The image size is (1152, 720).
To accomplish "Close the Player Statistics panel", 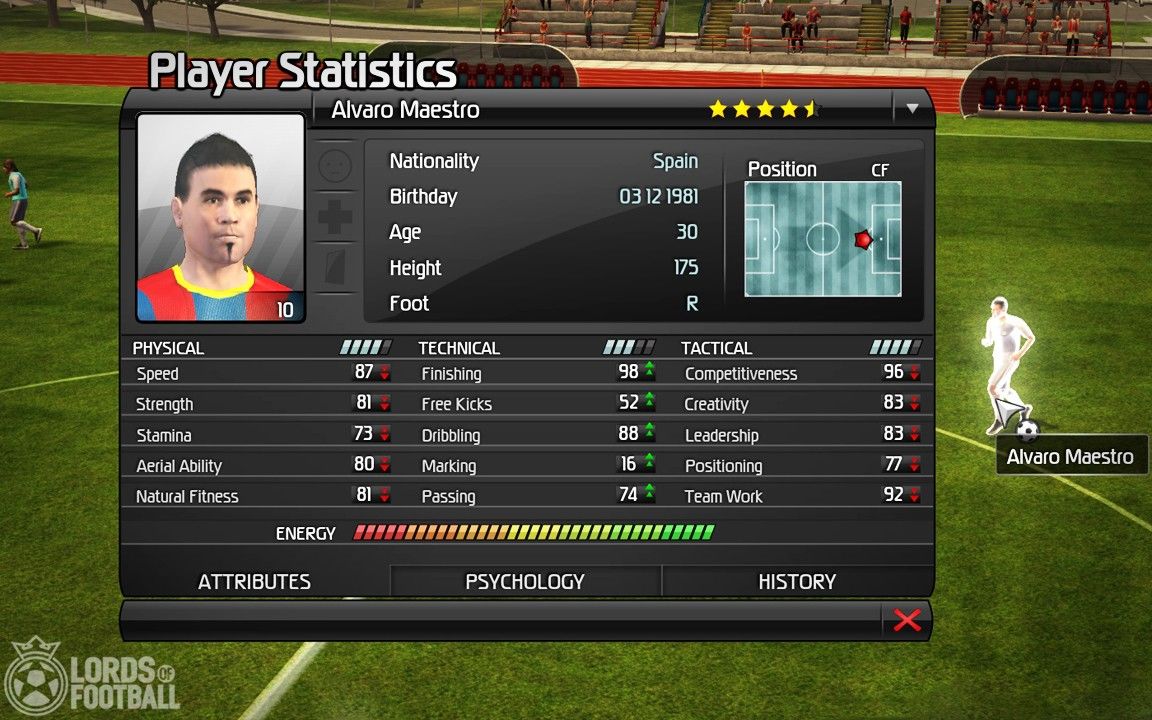I will click(x=906, y=620).
